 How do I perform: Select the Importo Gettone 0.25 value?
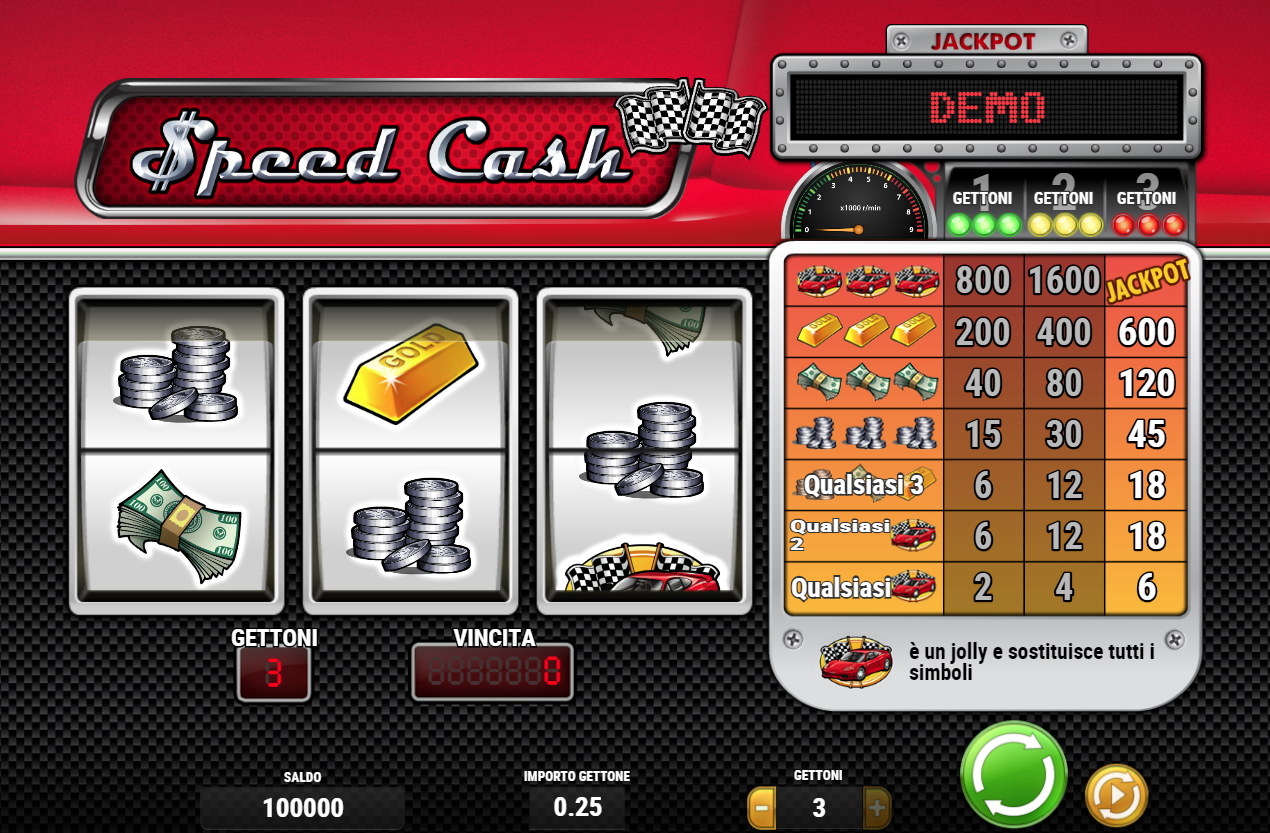pyautogui.click(x=577, y=807)
